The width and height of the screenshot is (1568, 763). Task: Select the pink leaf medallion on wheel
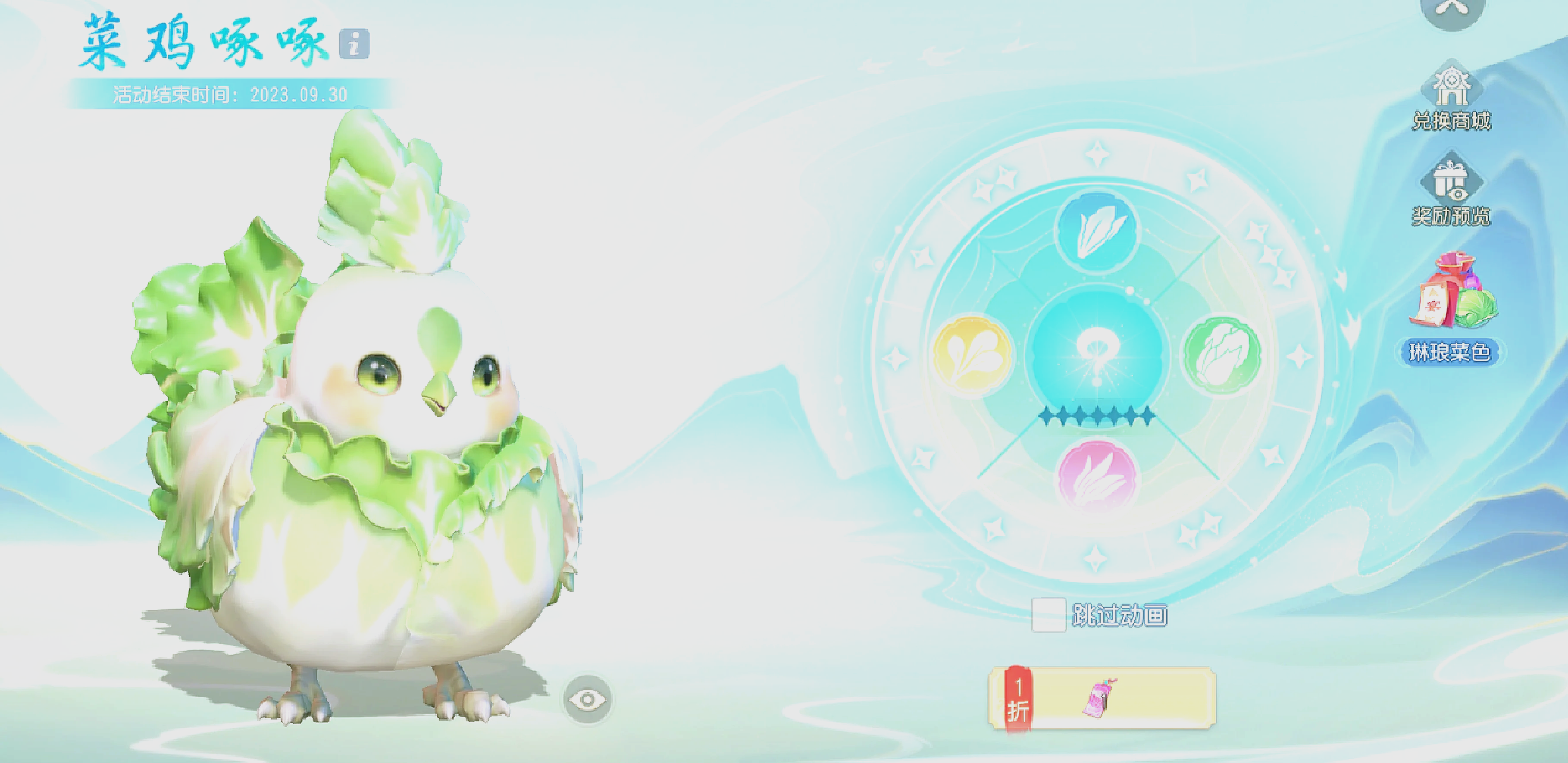[x=1097, y=476]
